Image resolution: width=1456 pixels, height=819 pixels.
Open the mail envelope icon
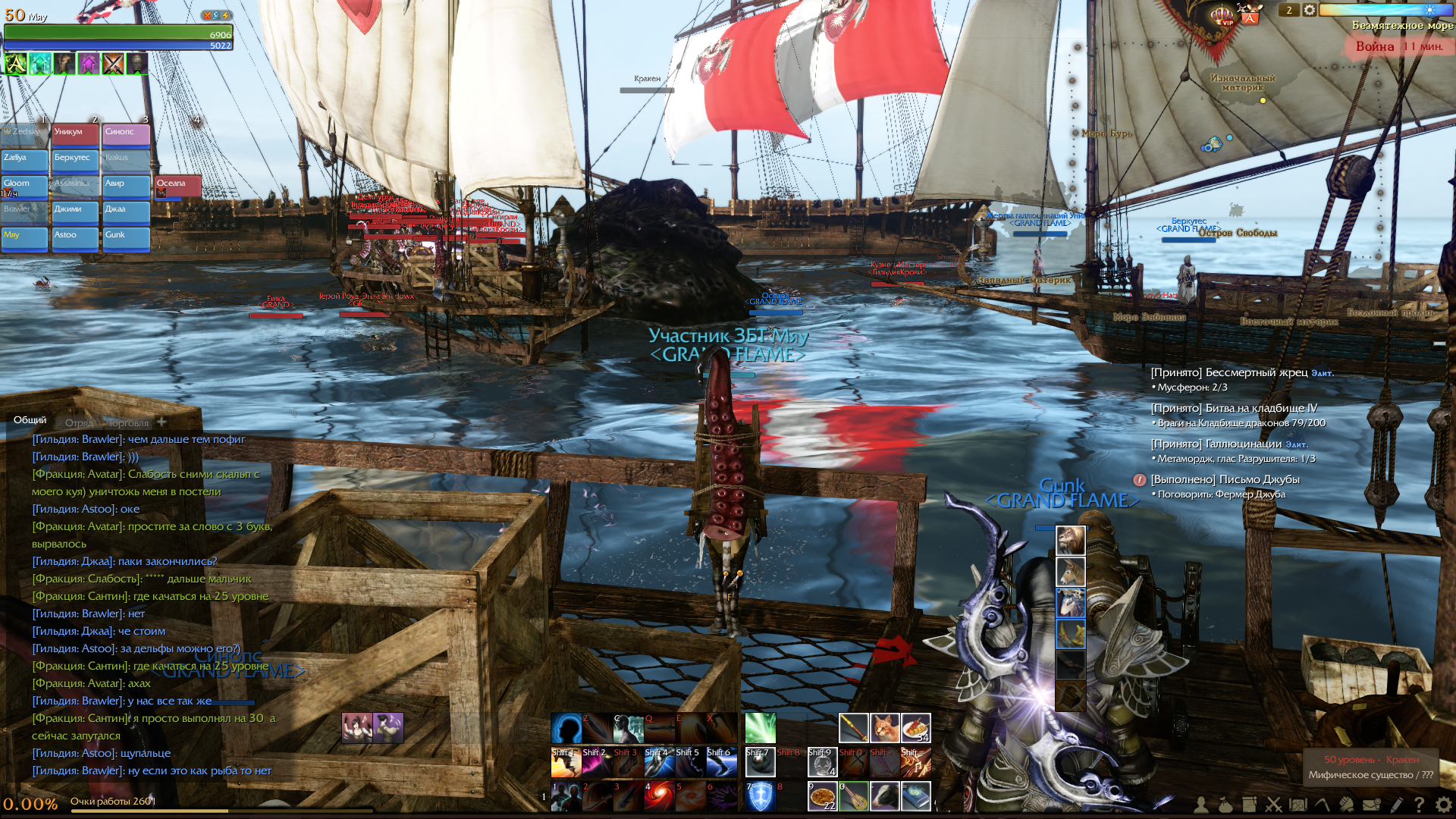tap(1371, 805)
